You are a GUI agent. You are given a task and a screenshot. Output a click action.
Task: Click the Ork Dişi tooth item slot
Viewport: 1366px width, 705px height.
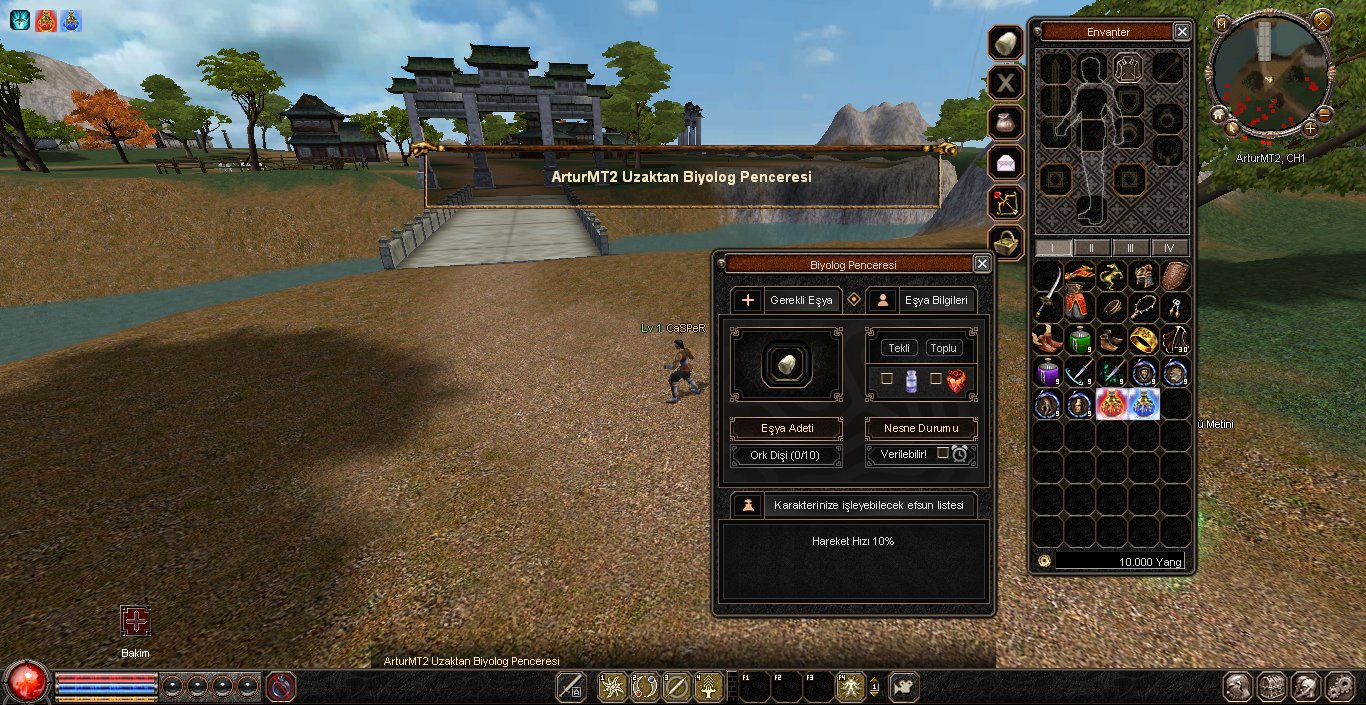[x=786, y=362]
